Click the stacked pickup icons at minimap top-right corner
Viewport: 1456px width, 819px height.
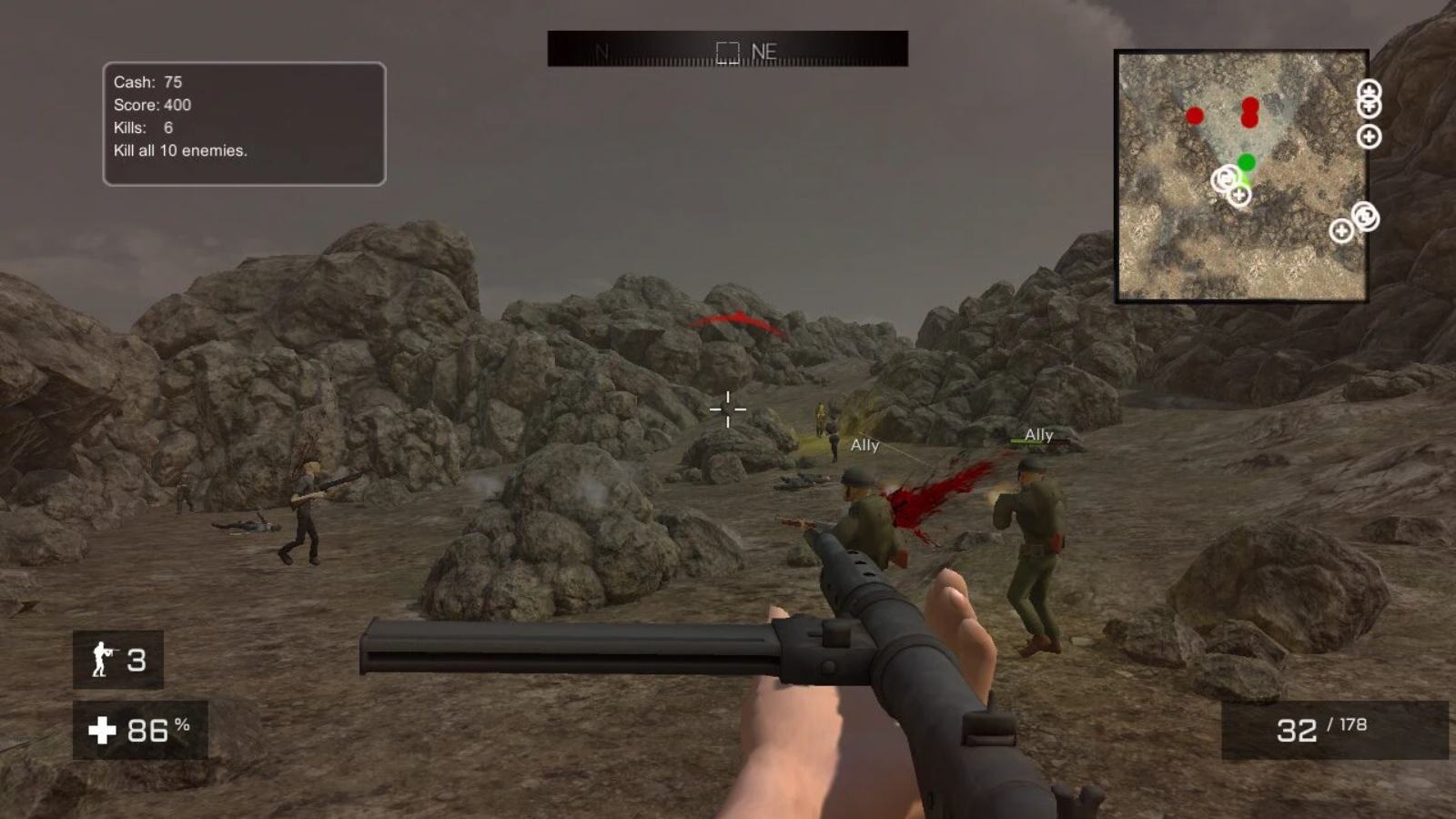tap(1368, 100)
